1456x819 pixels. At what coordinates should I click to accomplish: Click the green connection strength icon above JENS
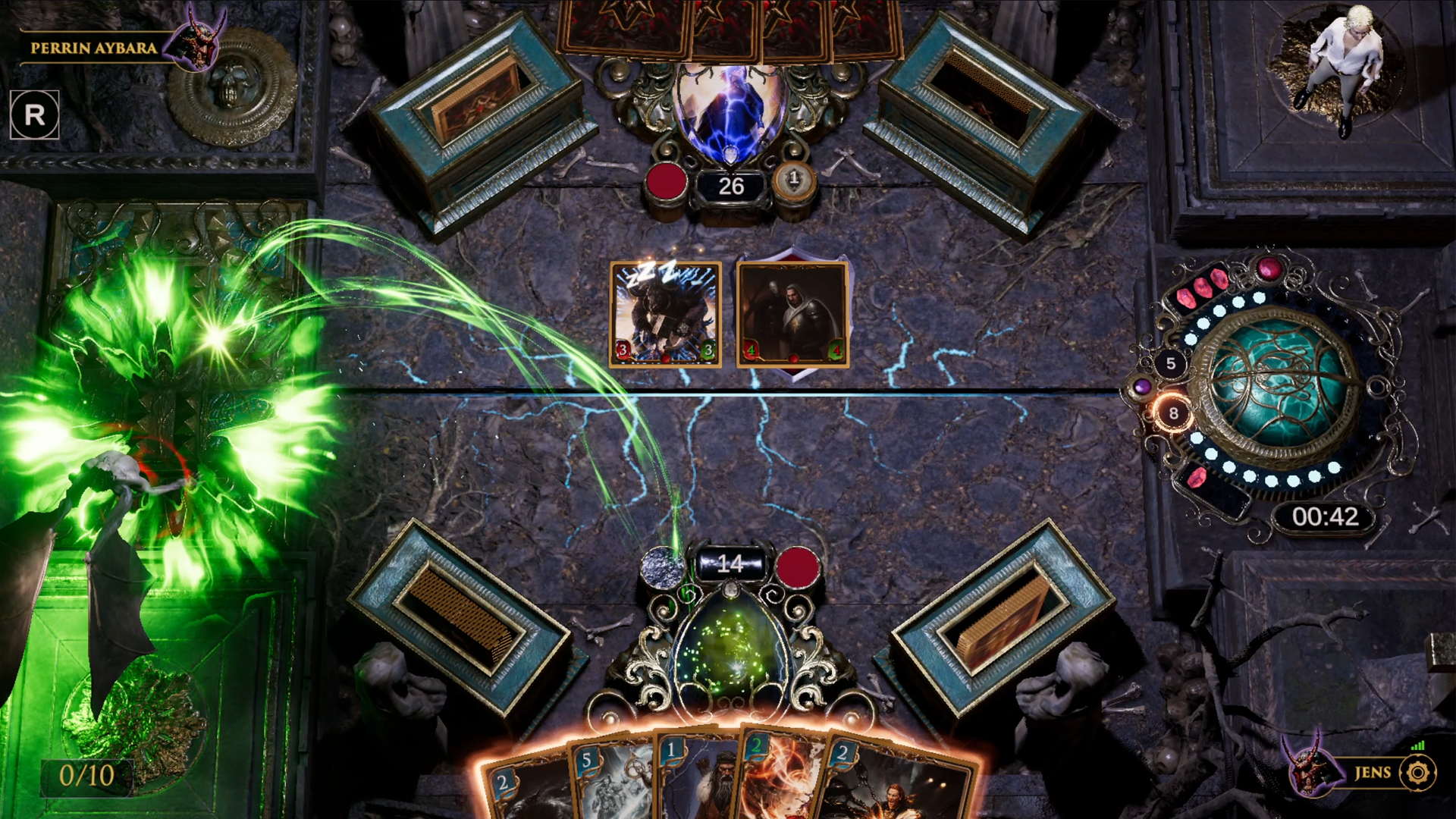pyautogui.click(x=1418, y=745)
